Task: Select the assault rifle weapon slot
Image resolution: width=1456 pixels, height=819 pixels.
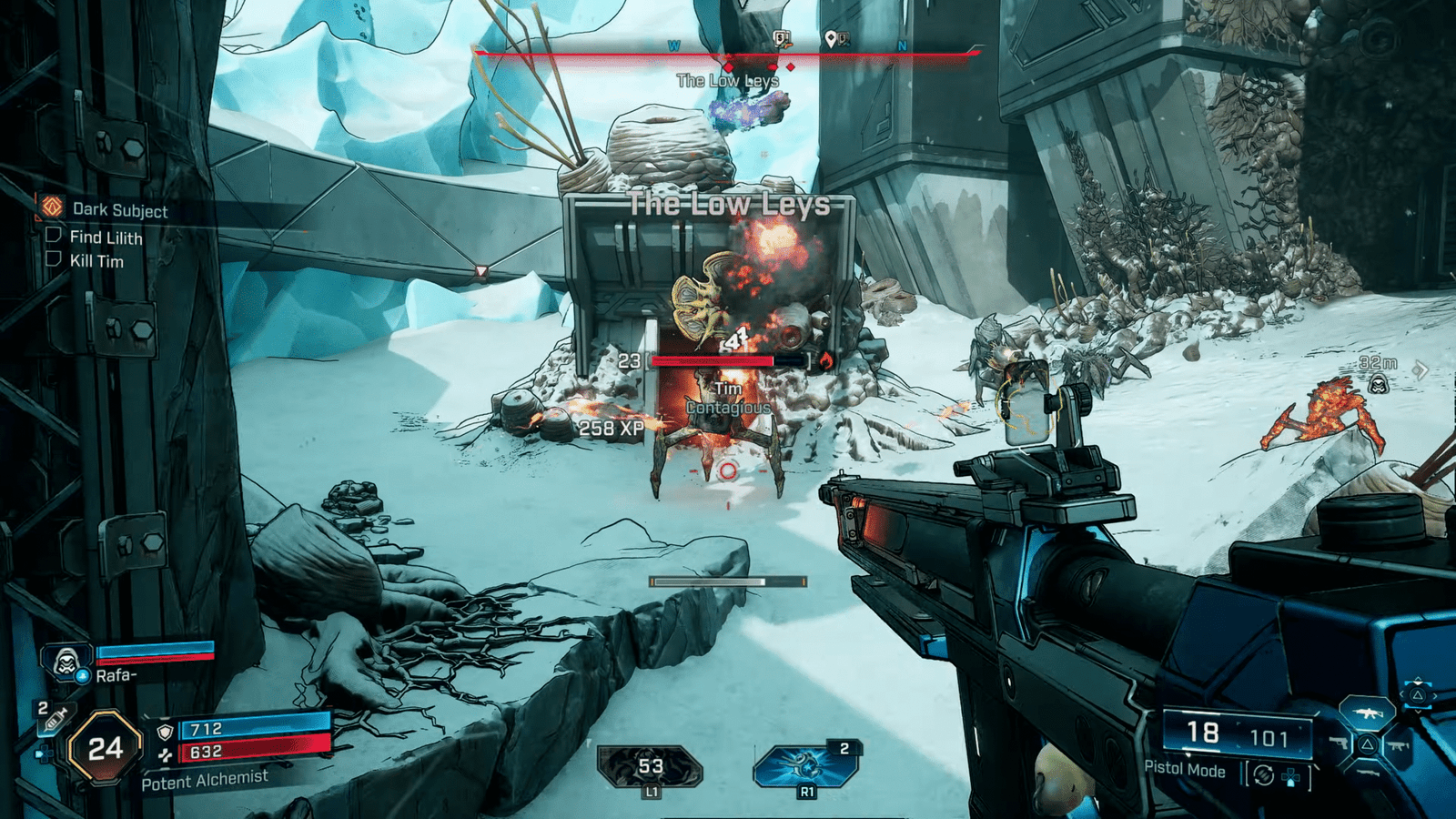Action: [1368, 714]
